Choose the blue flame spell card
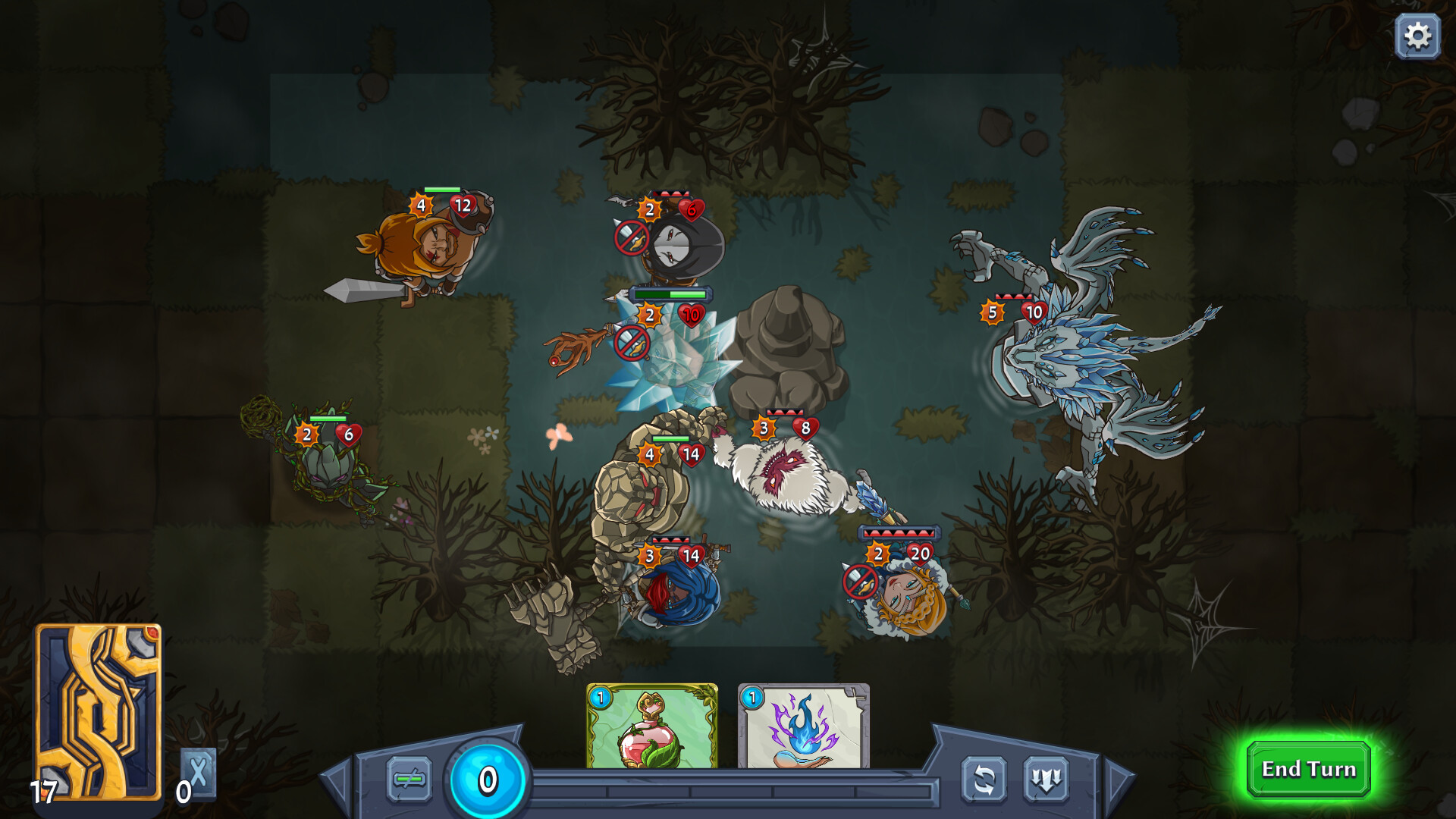 803,726
